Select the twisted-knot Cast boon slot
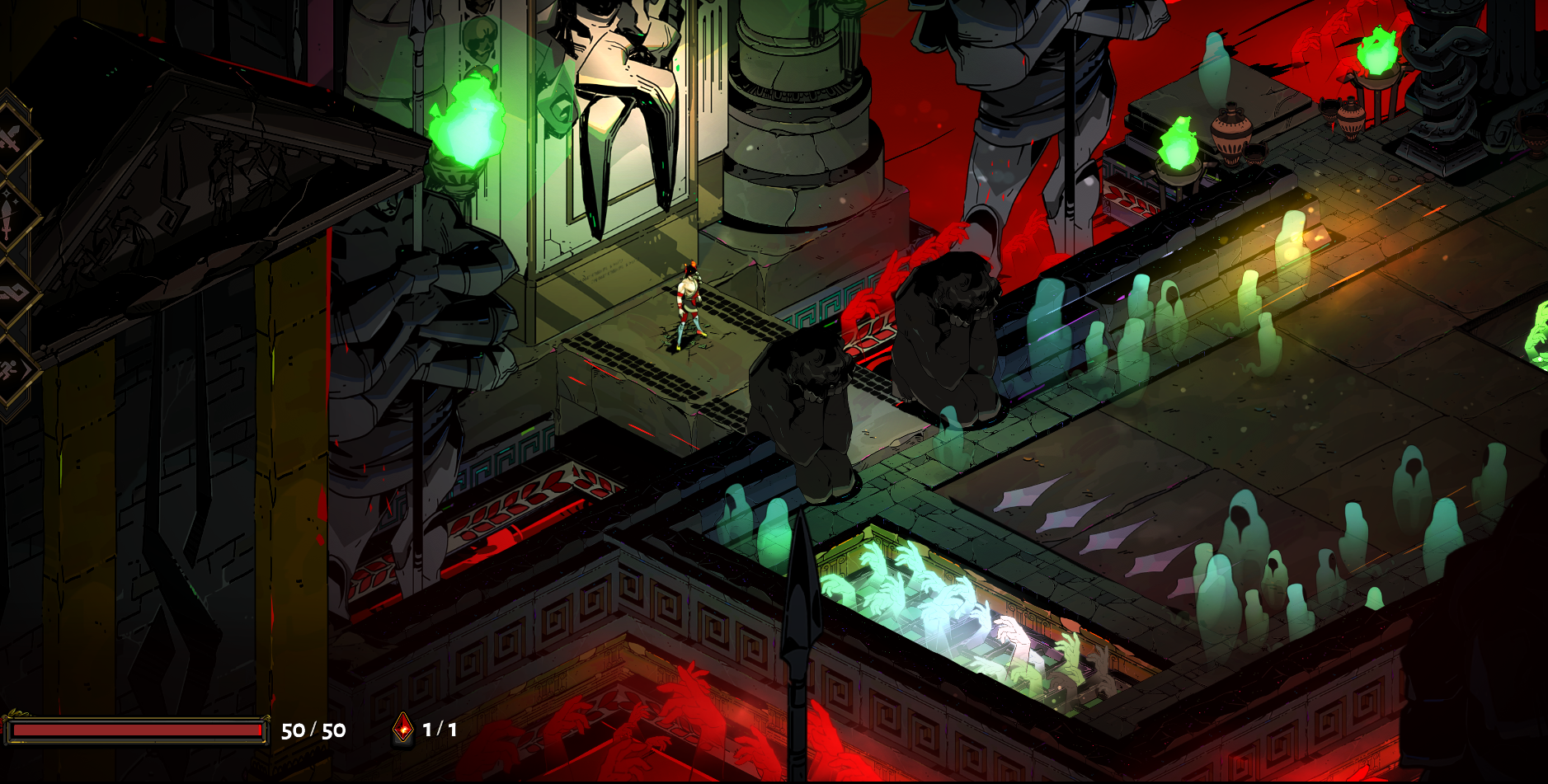Image resolution: width=1548 pixels, height=784 pixels. pyautogui.click(x=10, y=293)
